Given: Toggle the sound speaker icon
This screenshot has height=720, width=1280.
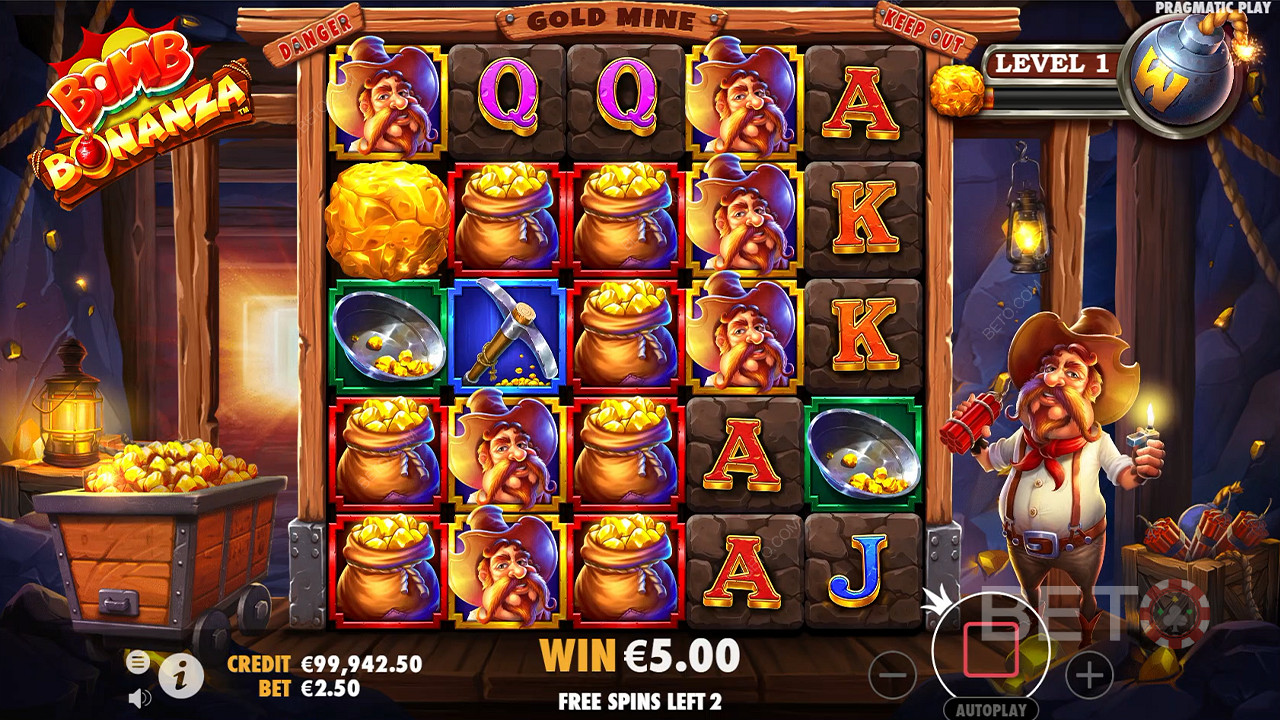Looking at the screenshot, I should click(140, 698).
